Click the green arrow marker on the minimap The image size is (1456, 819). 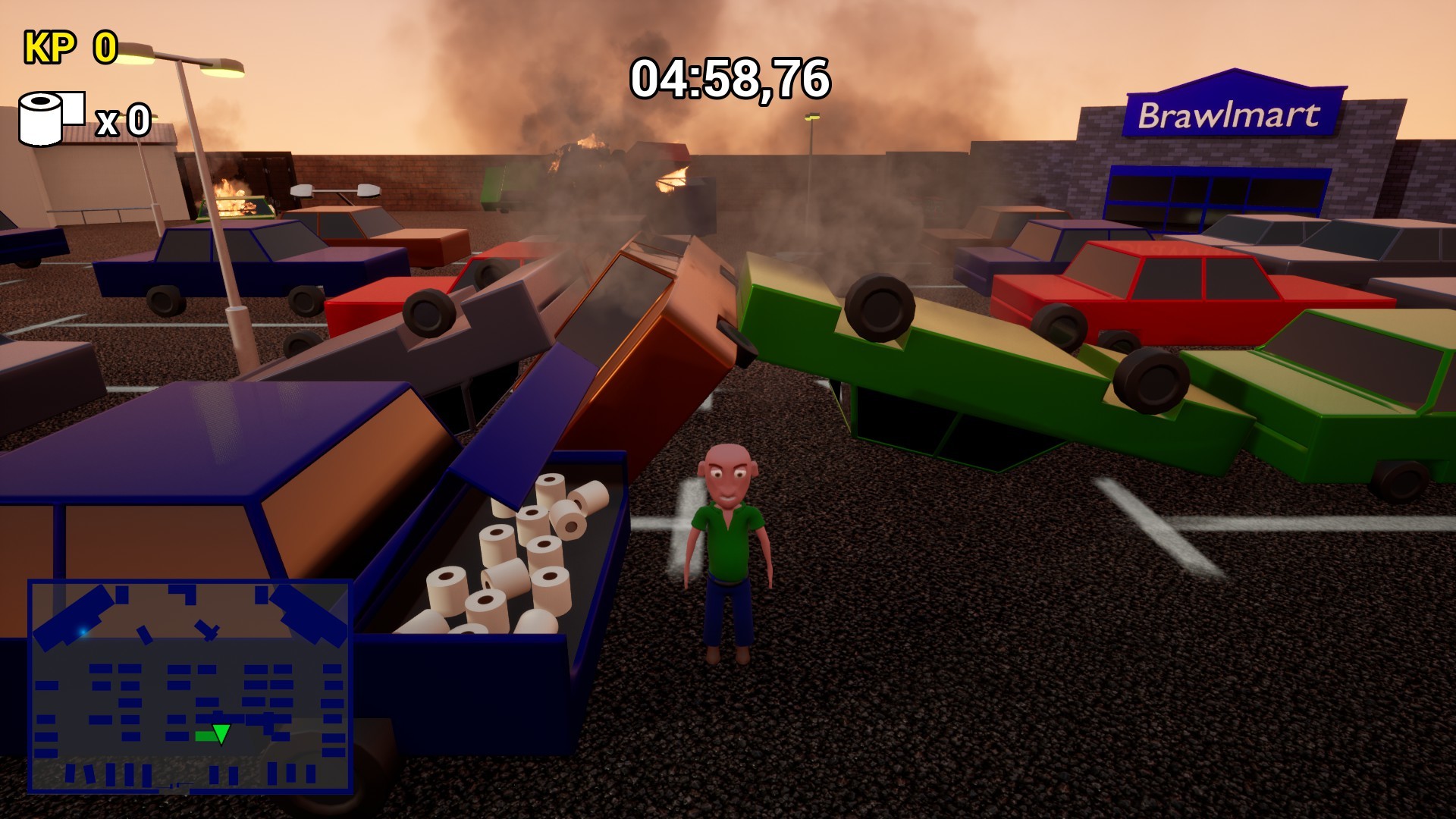219,736
